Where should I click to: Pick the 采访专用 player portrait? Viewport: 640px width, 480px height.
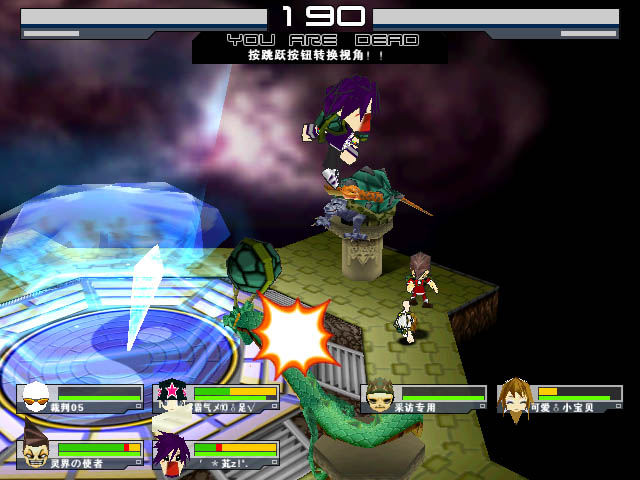pyautogui.click(x=379, y=398)
